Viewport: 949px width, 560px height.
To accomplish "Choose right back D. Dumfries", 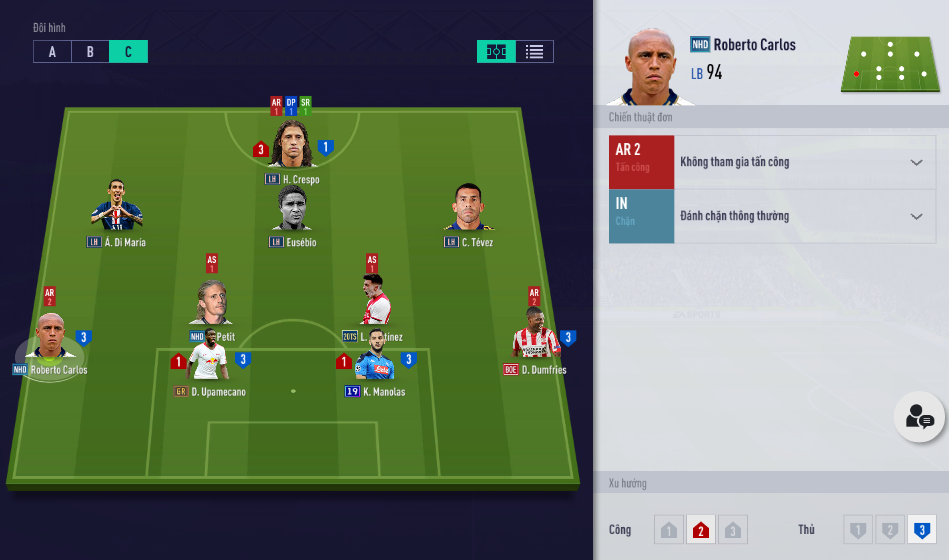I will tap(535, 338).
